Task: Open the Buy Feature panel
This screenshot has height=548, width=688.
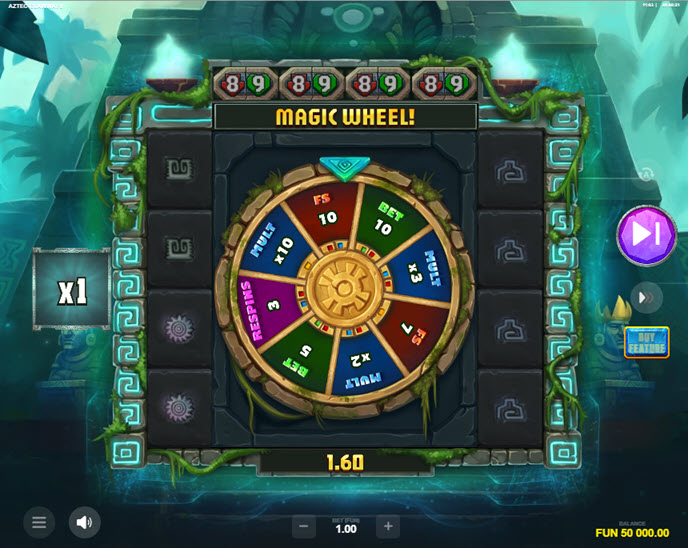Action: tap(646, 342)
